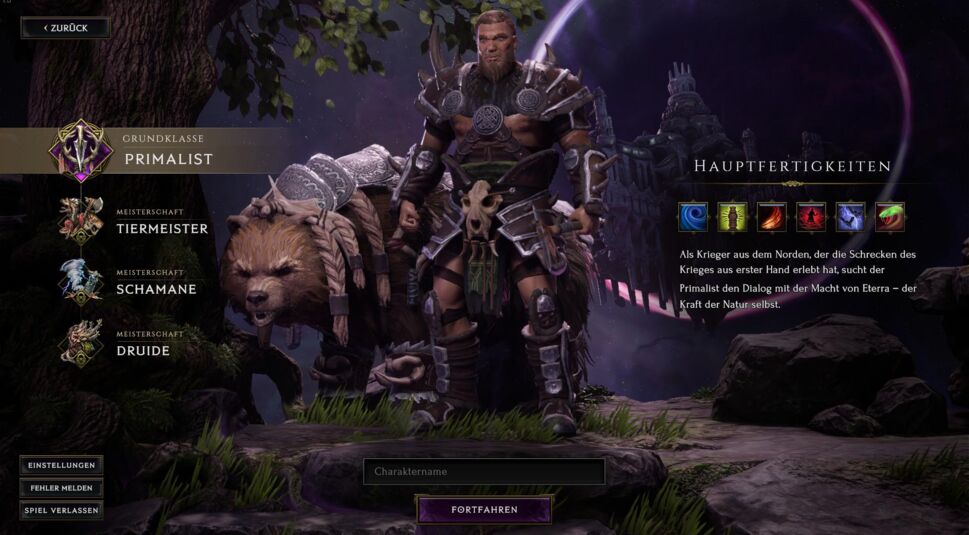Go back with the Zurück button
The height and width of the screenshot is (535, 969).
pyautogui.click(x=65, y=28)
